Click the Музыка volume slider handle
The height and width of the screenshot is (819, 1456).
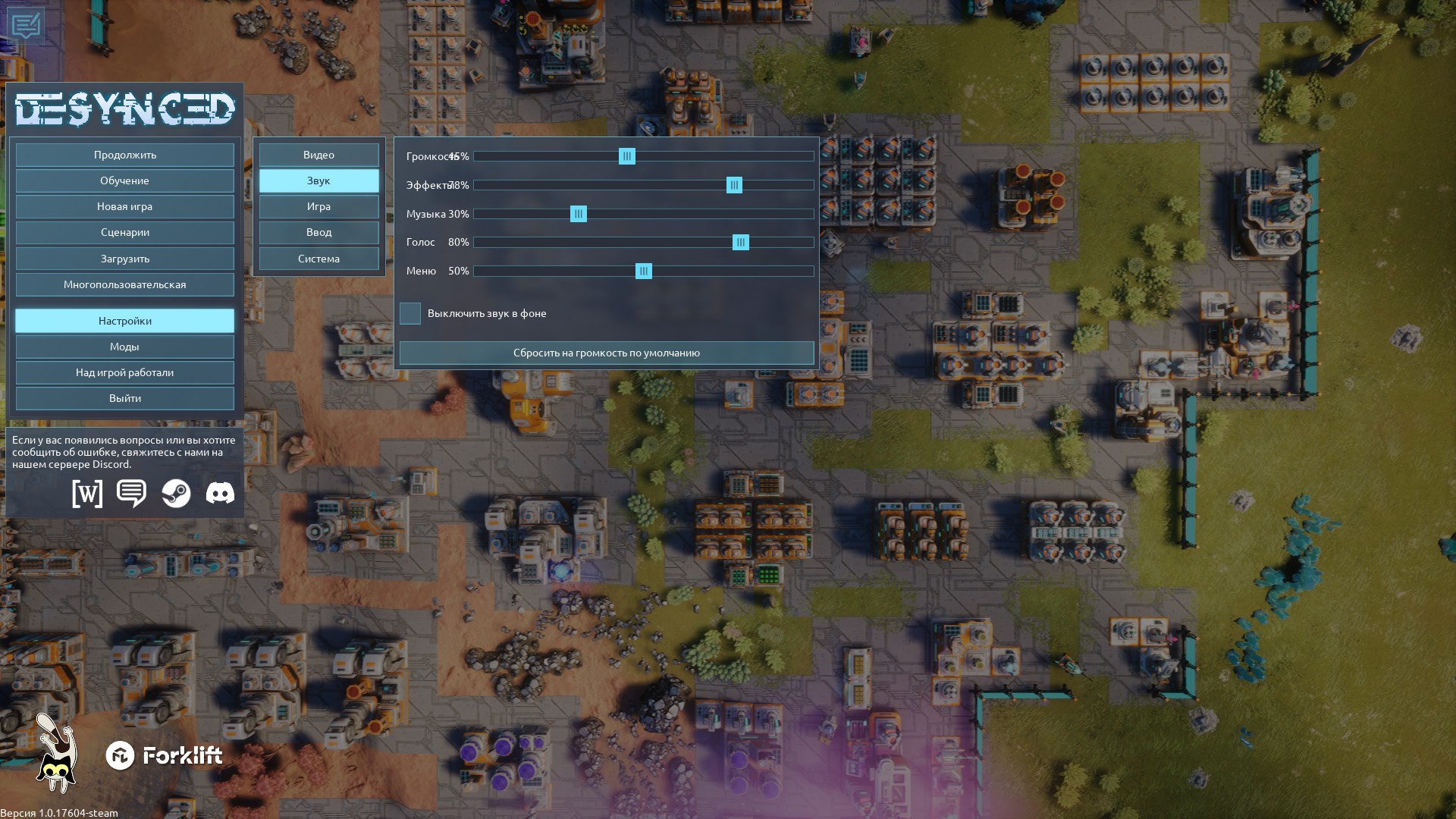[x=579, y=214]
